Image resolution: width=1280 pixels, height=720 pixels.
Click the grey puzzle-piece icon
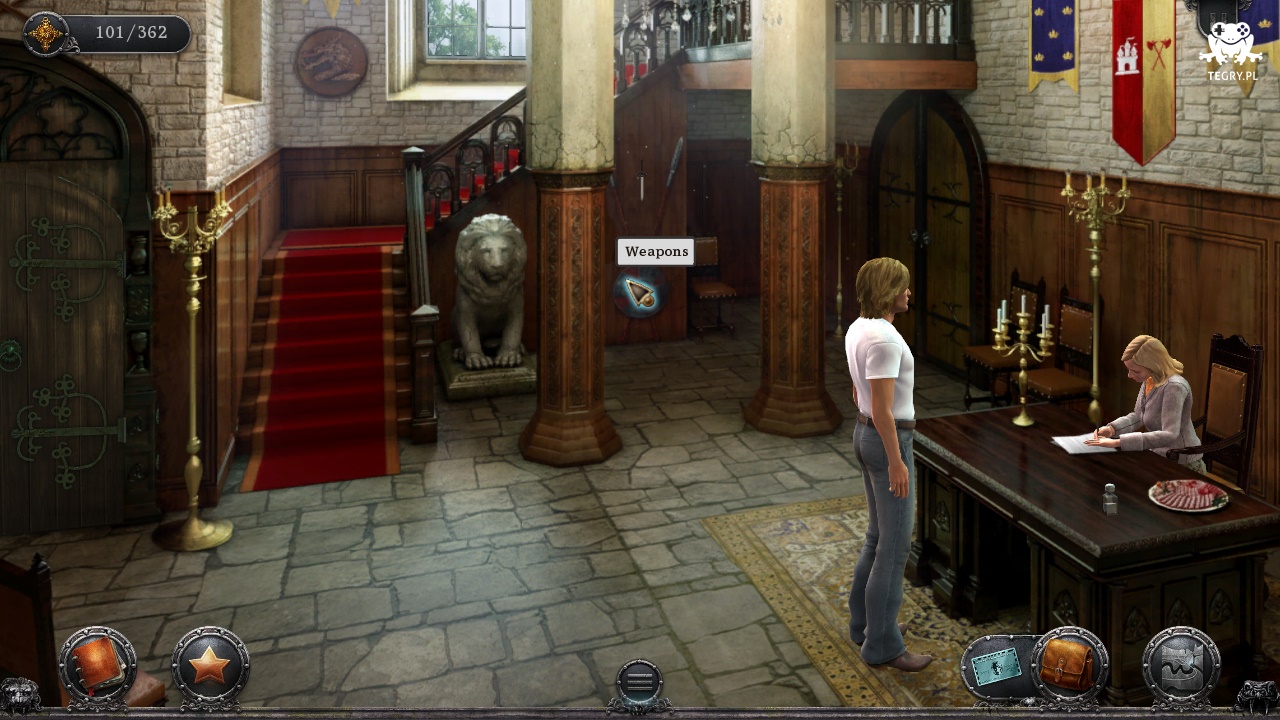click(x=1181, y=665)
